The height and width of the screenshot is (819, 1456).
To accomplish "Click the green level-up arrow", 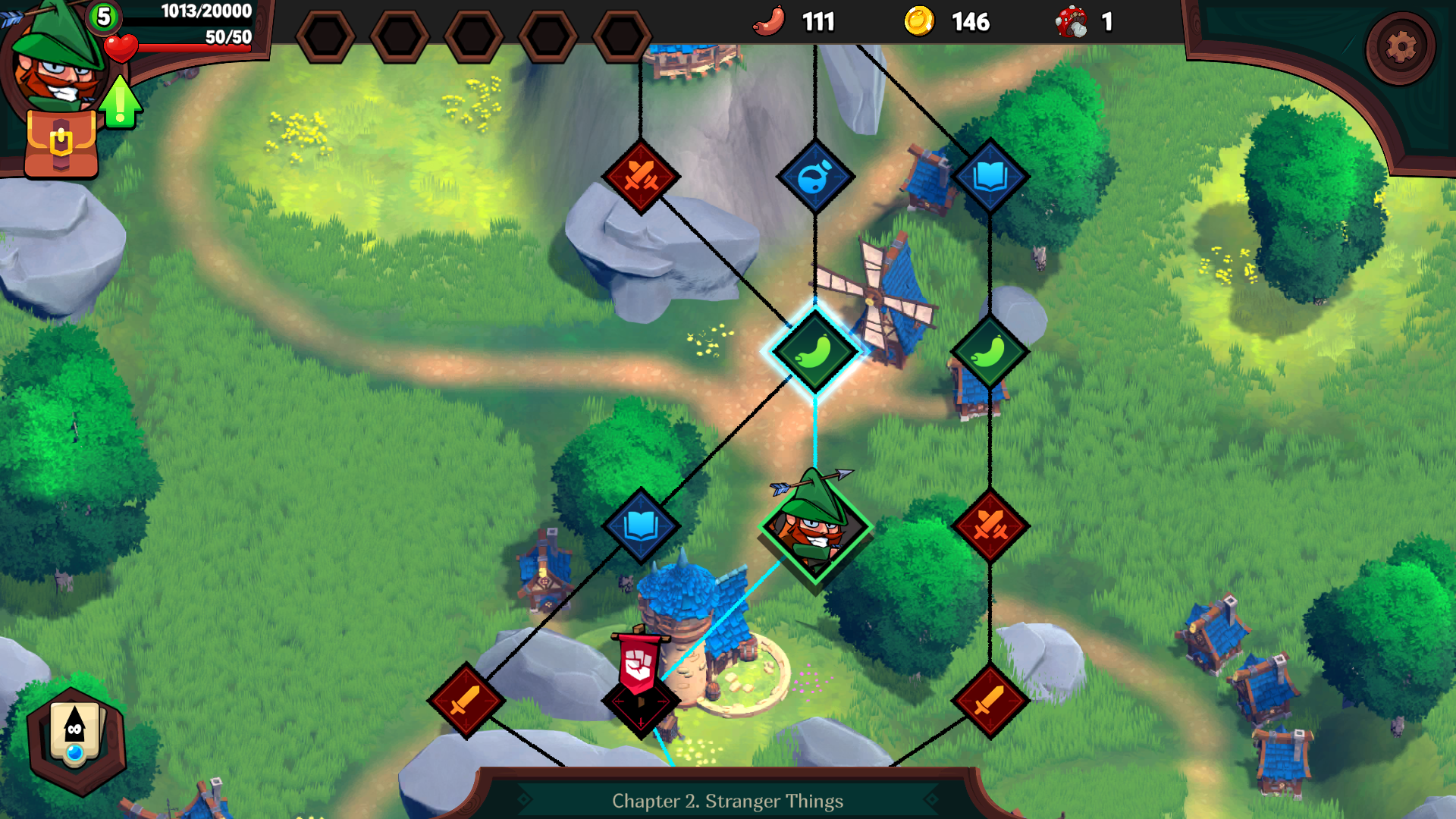I will [120, 103].
